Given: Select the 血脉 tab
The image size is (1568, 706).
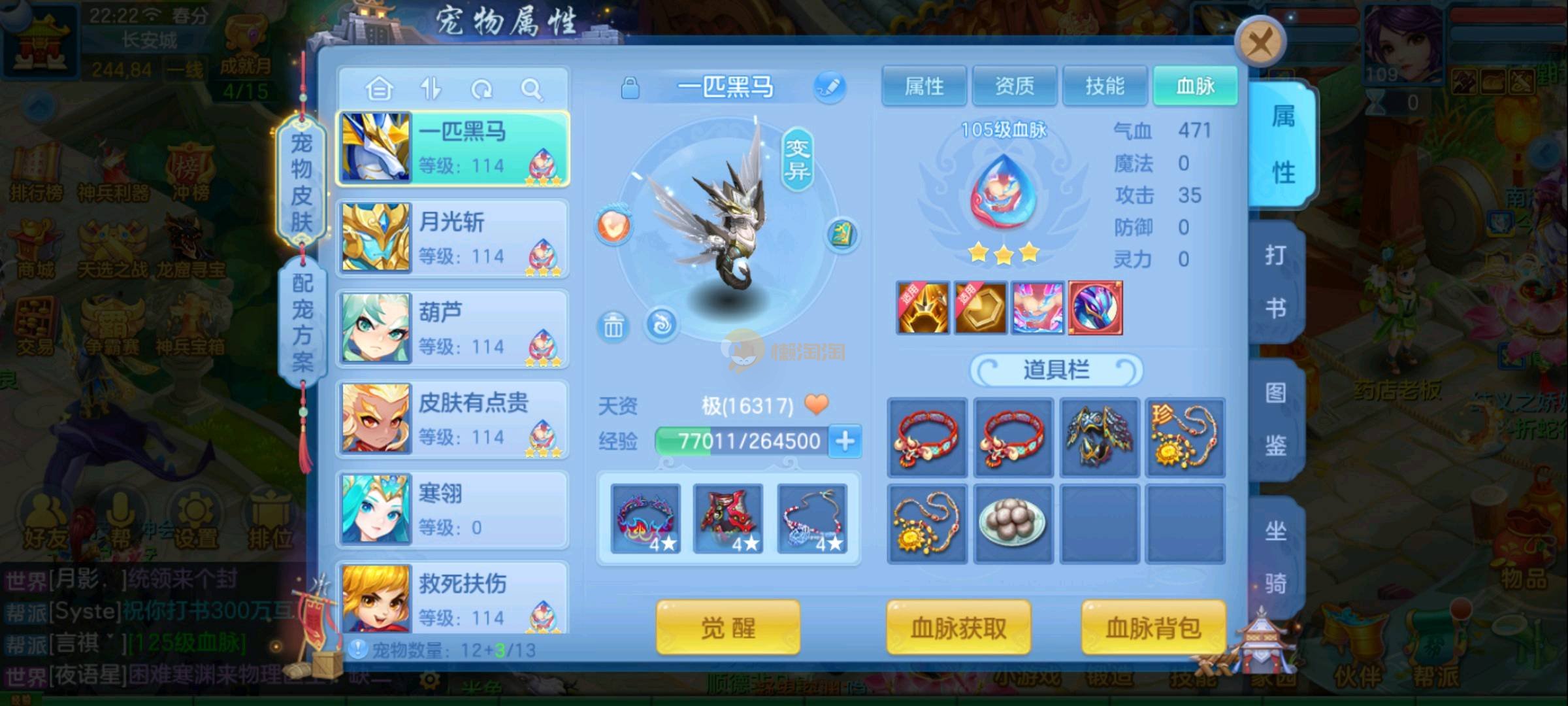Looking at the screenshot, I should (x=1195, y=86).
